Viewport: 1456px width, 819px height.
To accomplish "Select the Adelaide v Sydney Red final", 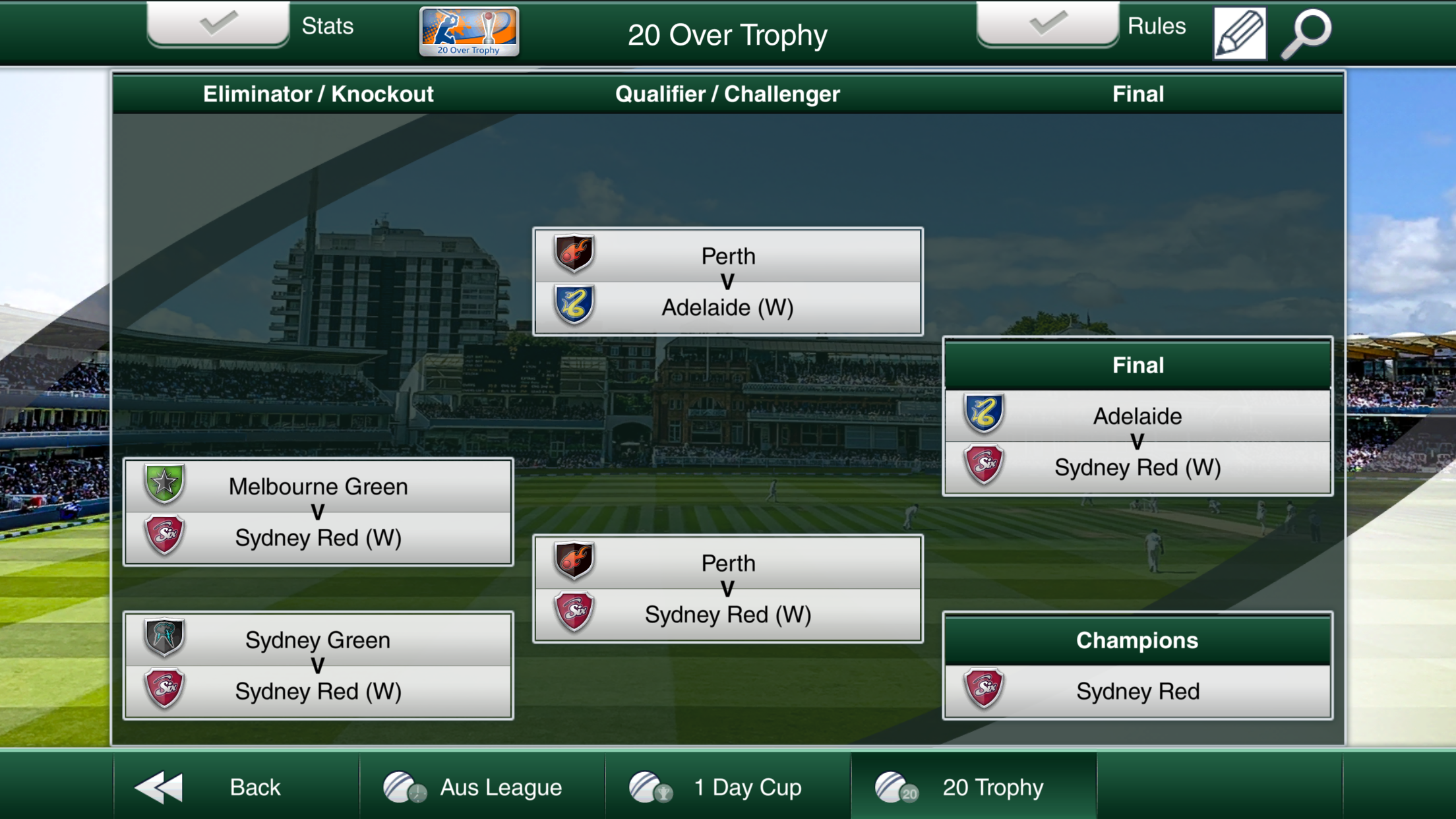I will click(1137, 442).
